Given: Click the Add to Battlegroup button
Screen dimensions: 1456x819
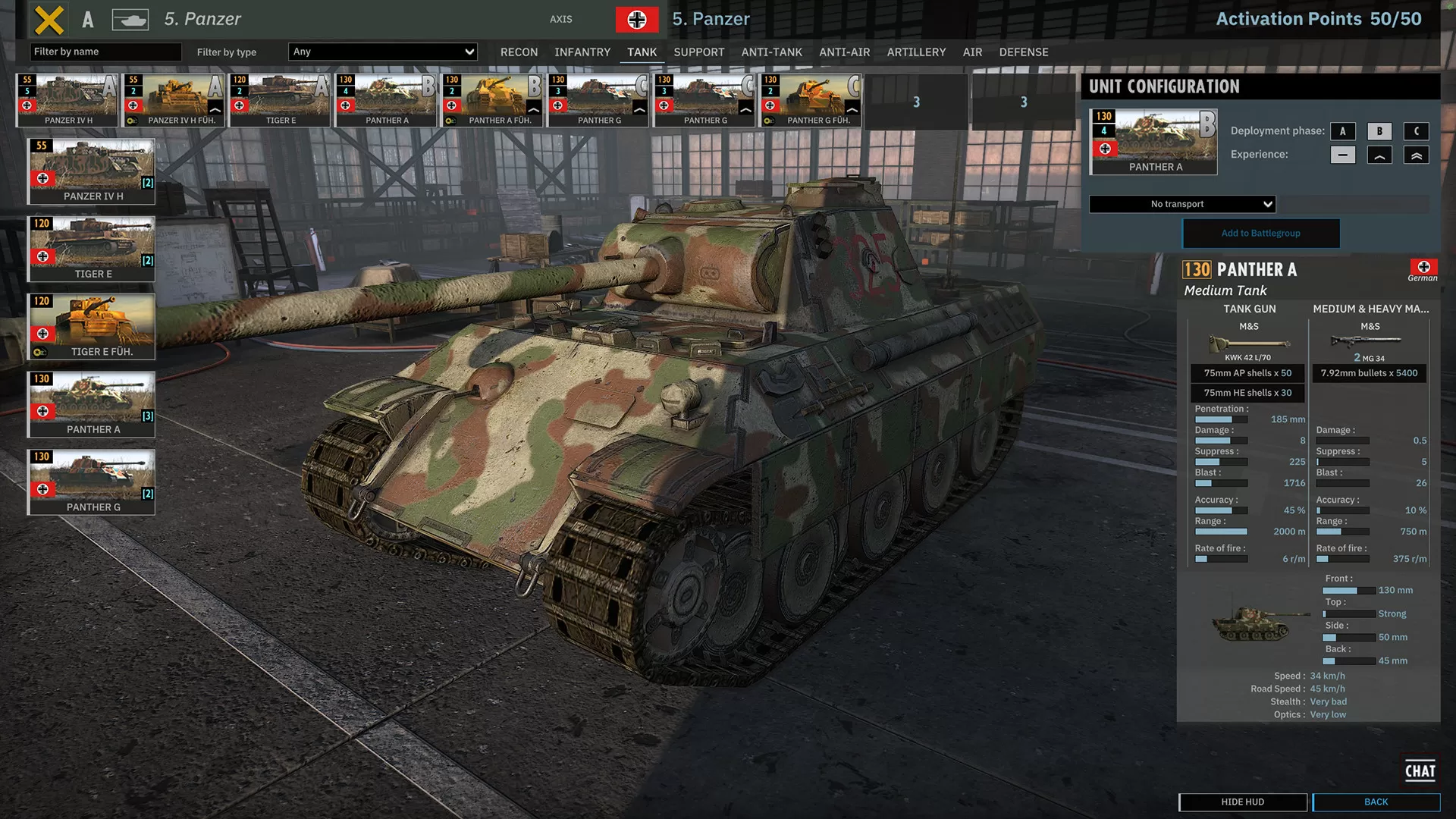Looking at the screenshot, I should tap(1260, 233).
